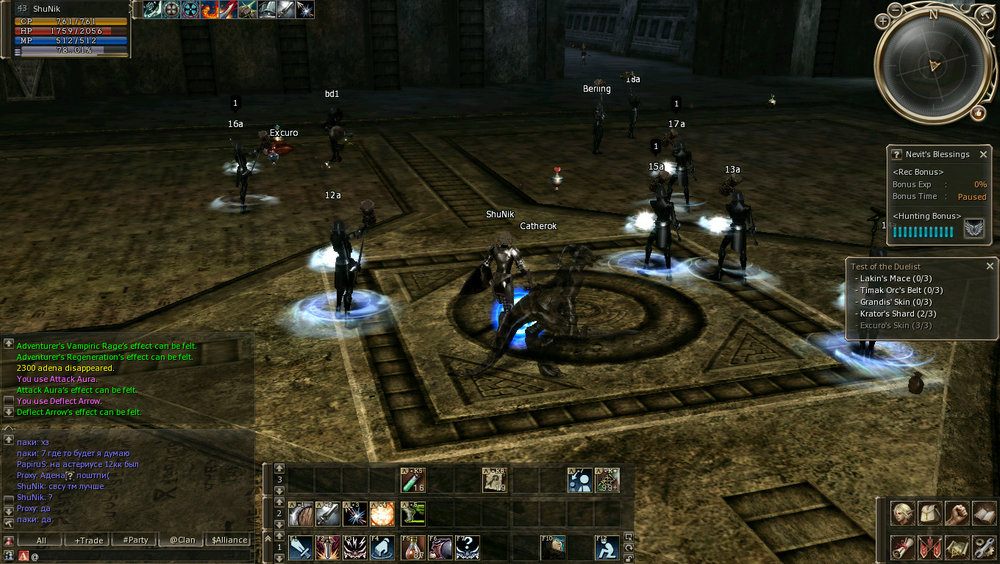Click the chat message input field
Image resolution: width=1000 pixels, height=564 pixels.
click(x=140, y=555)
